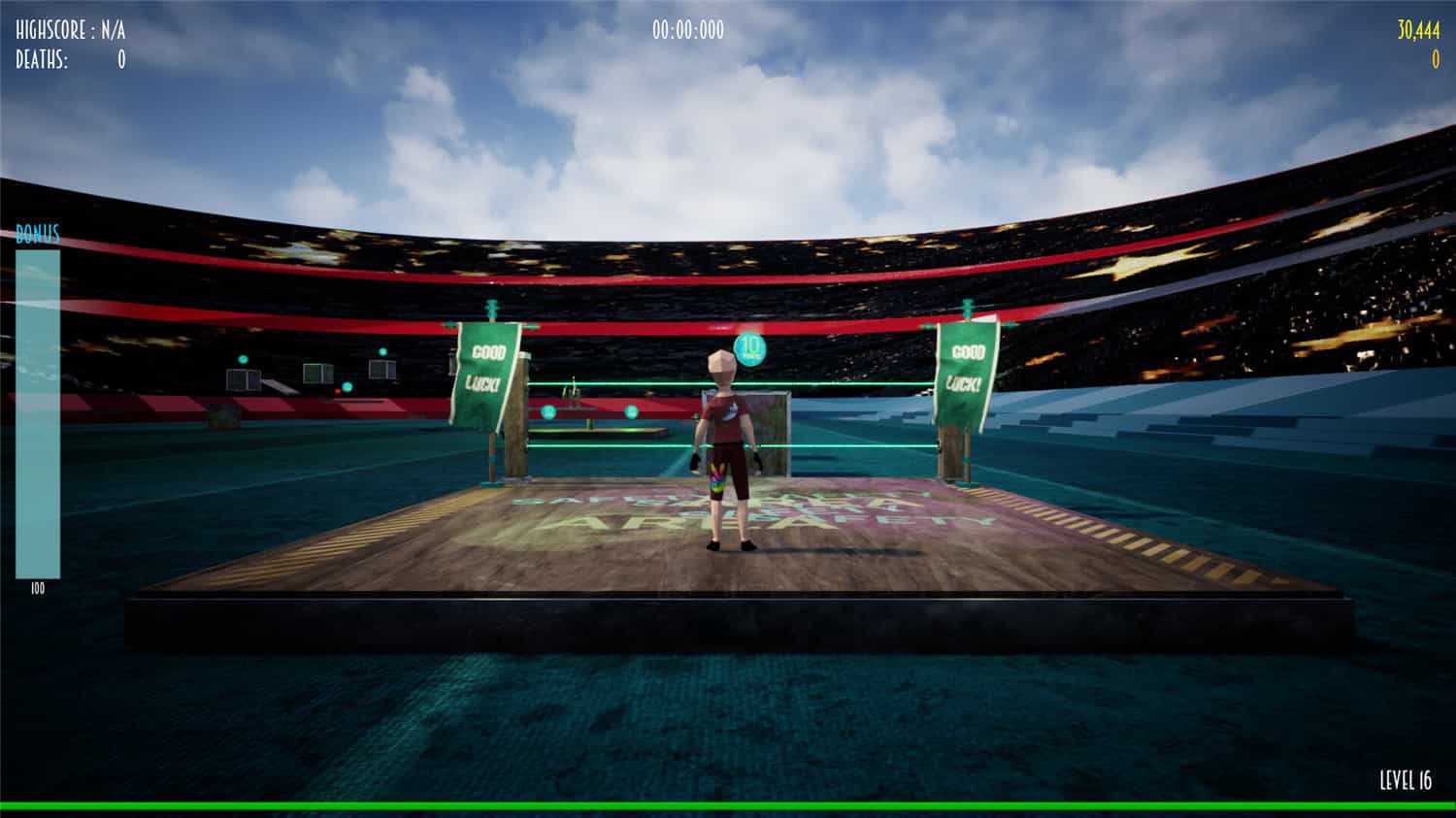This screenshot has width=1456, height=818.
Task: Click the green progress bar at the bottom
Action: pos(728,804)
